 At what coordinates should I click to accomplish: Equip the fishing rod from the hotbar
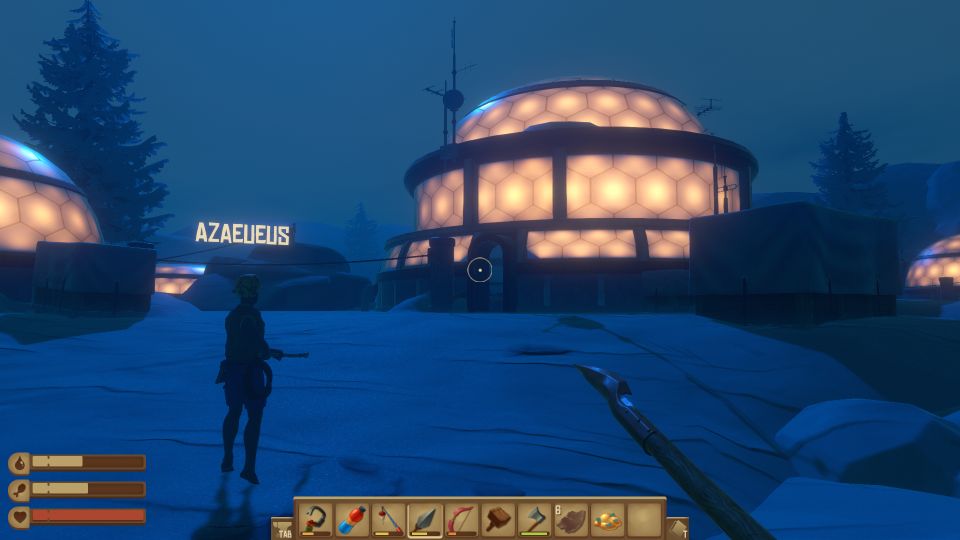[x=388, y=519]
